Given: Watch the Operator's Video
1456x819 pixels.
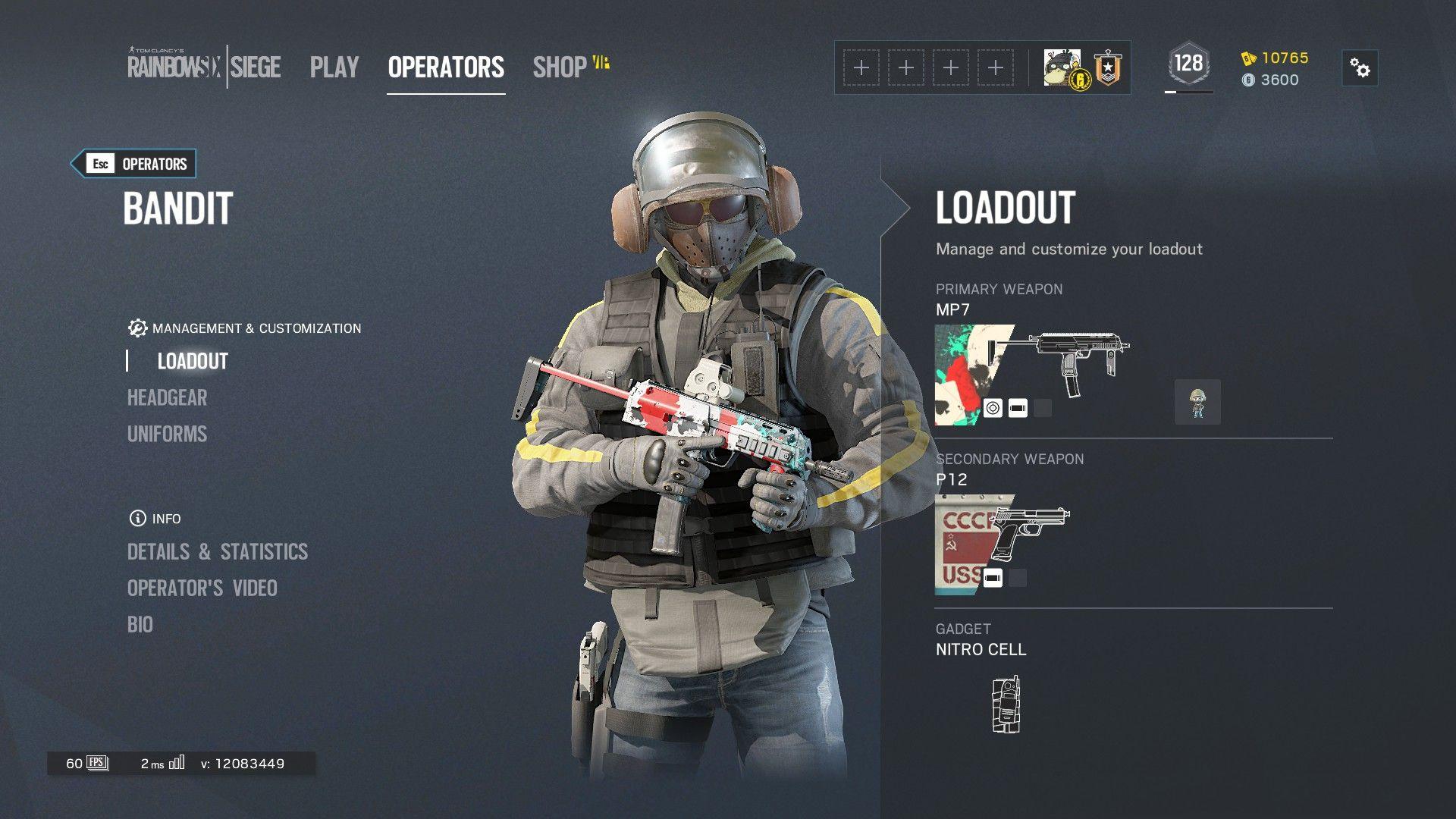Looking at the screenshot, I should pos(202,588).
